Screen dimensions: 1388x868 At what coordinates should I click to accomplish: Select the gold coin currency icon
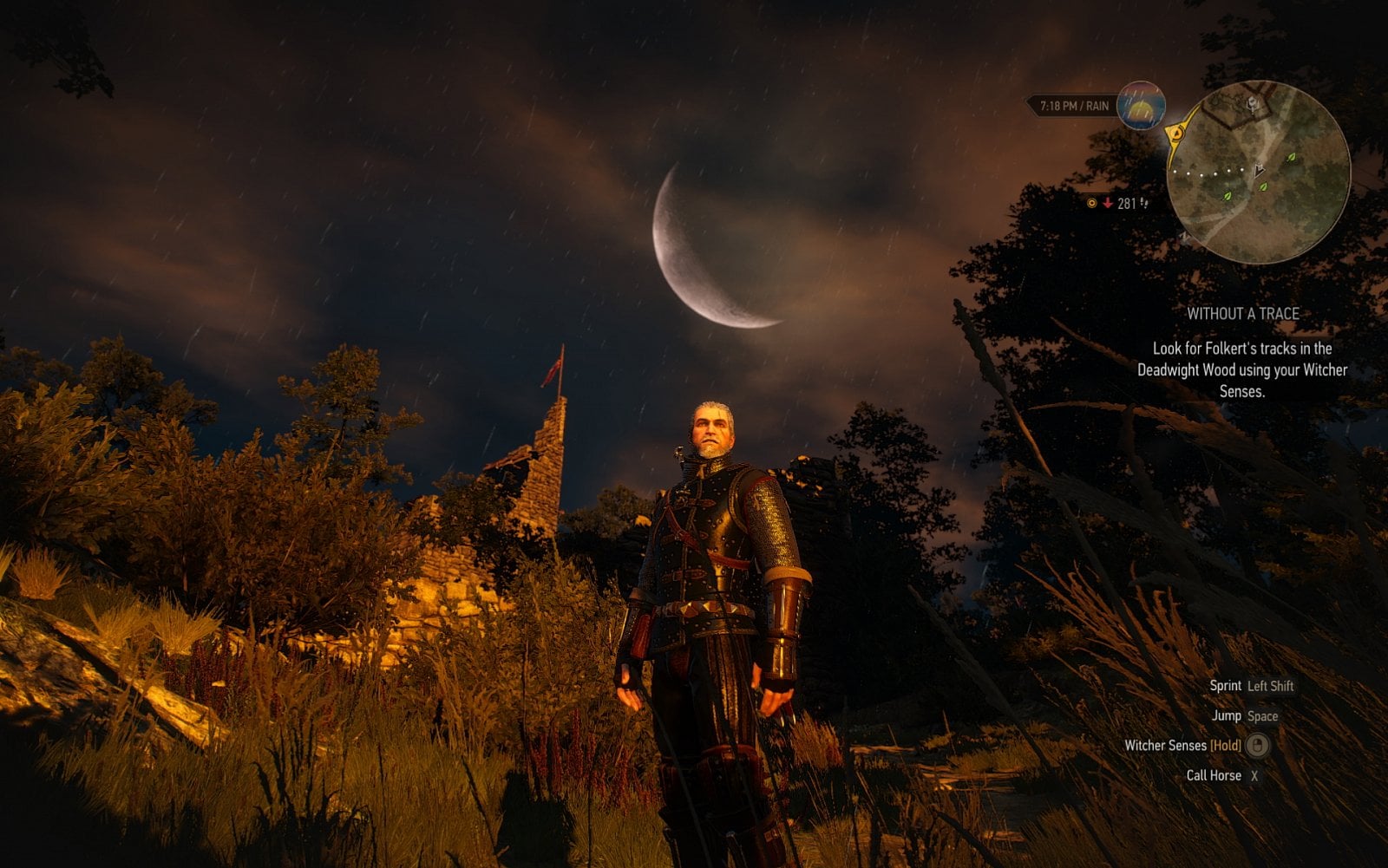(x=1091, y=203)
